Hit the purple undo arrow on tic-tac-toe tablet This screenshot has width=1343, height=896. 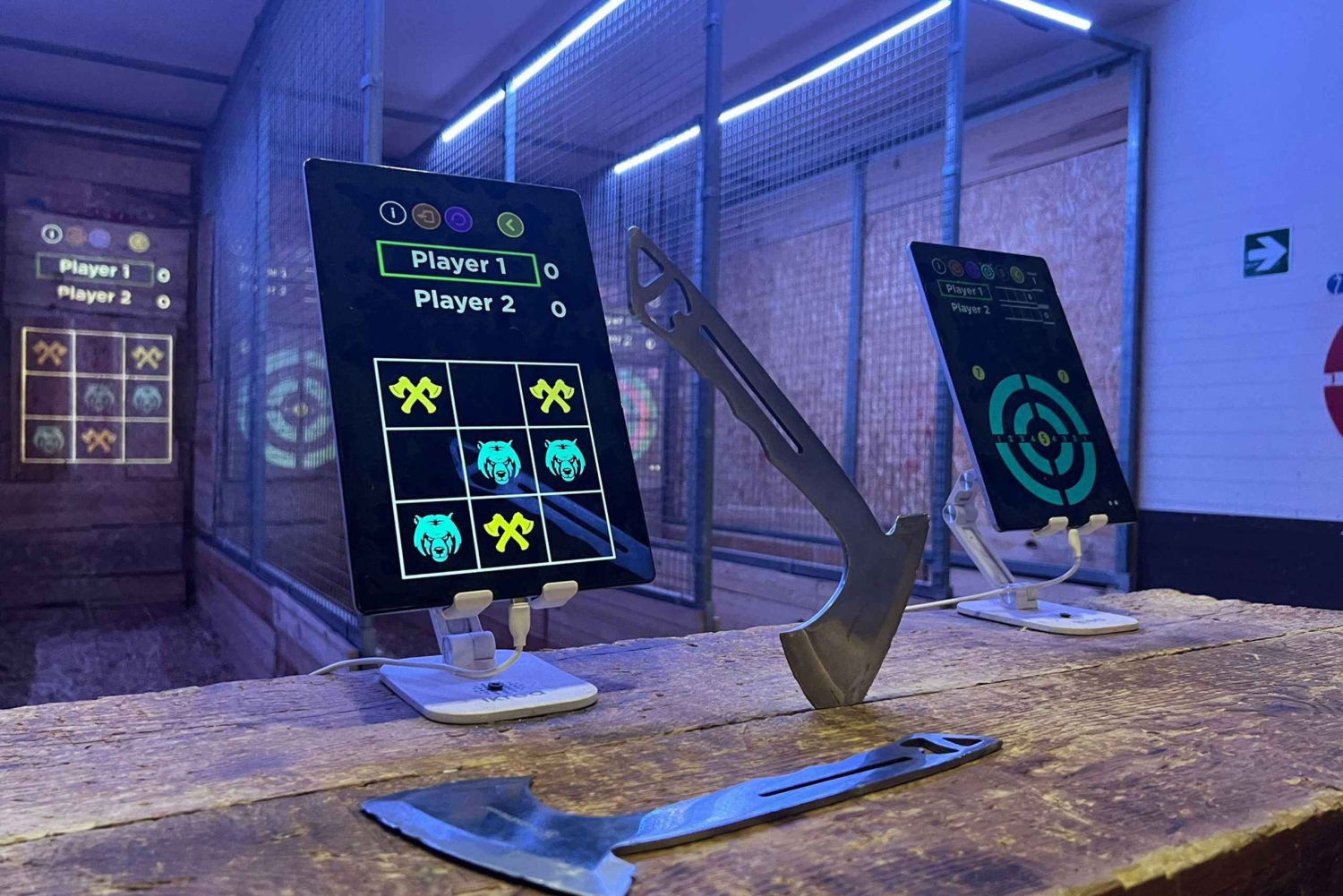[x=458, y=219]
